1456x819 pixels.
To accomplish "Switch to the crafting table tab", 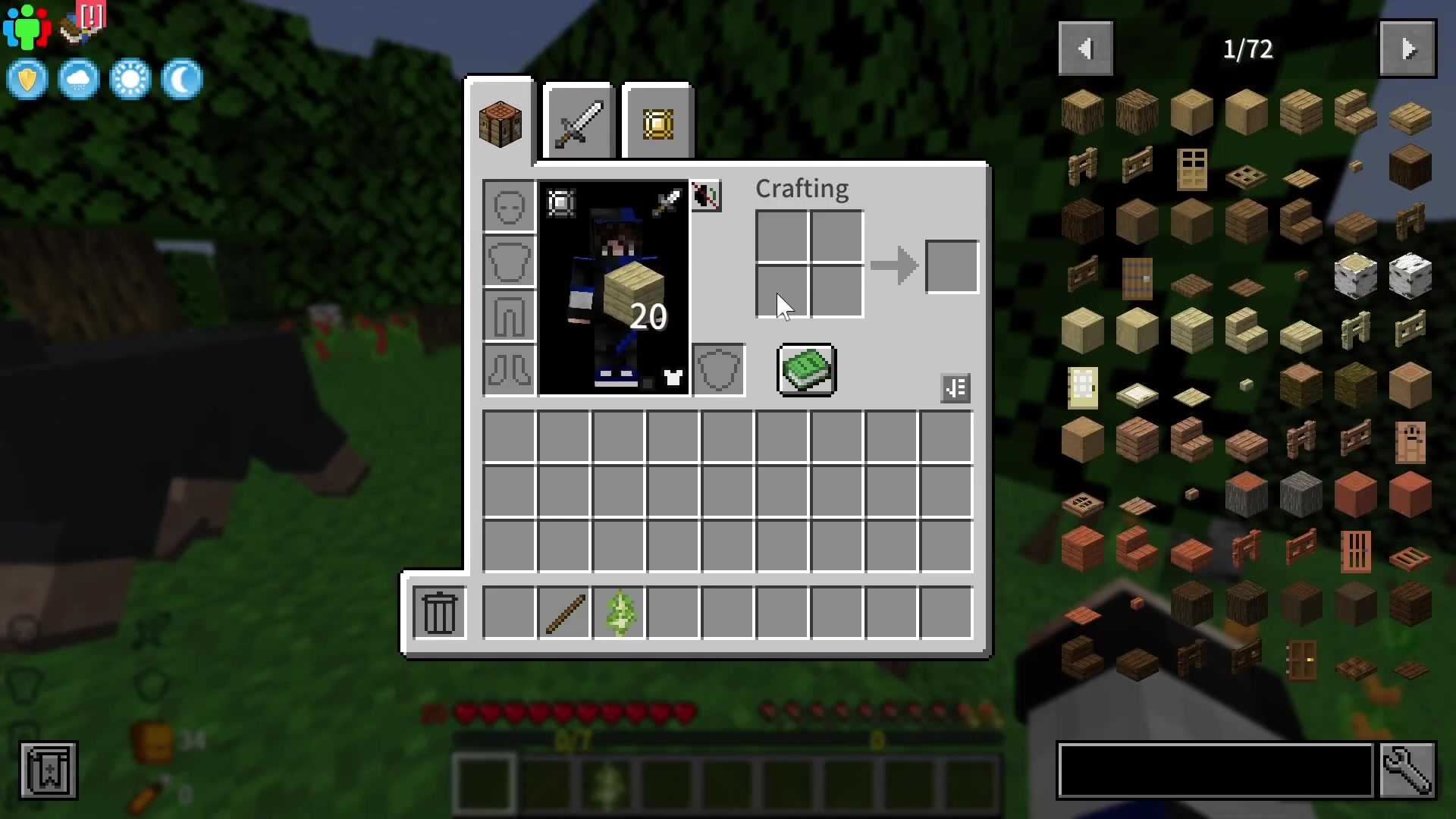I will (x=500, y=123).
